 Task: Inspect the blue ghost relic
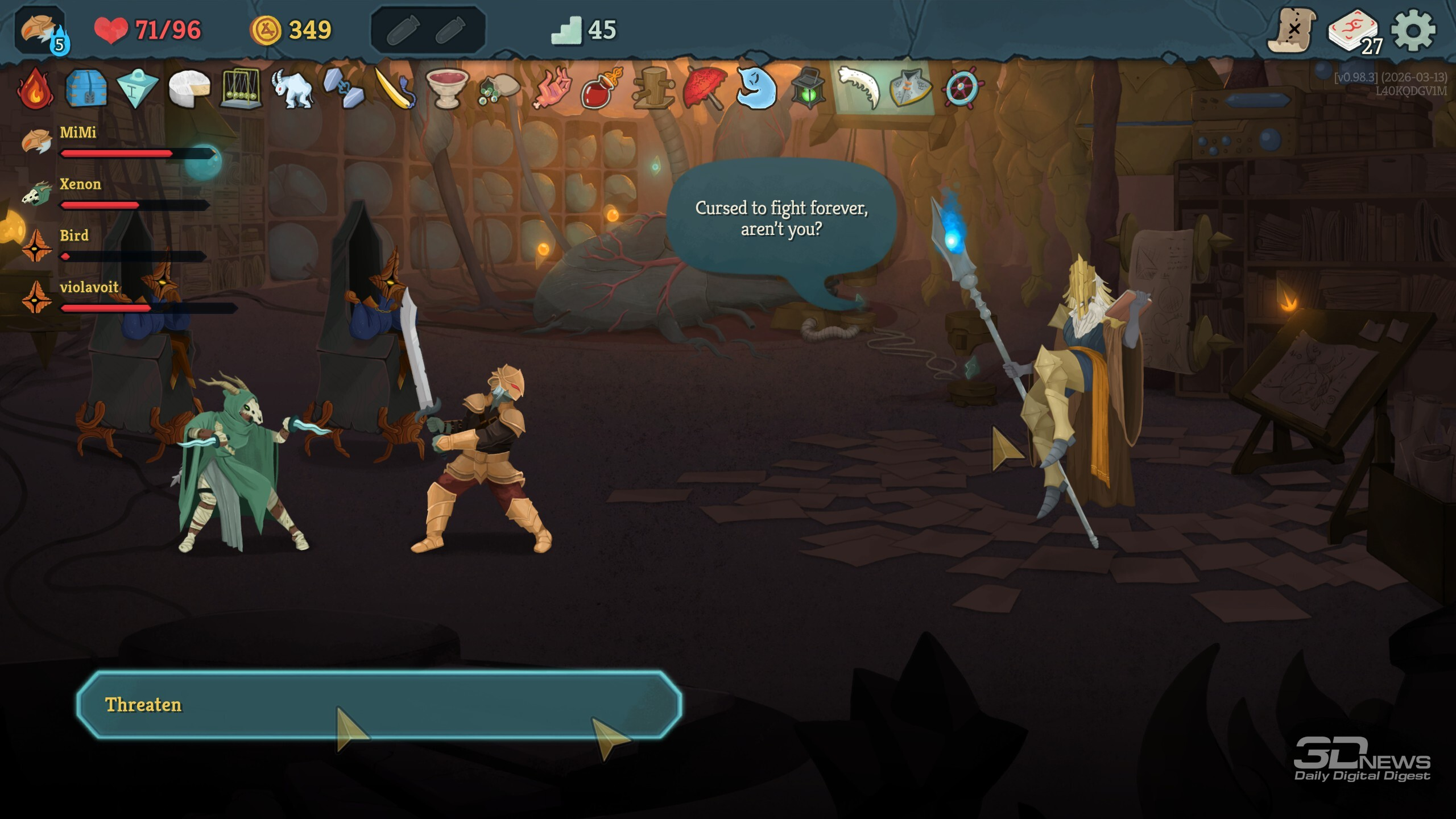click(x=756, y=89)
